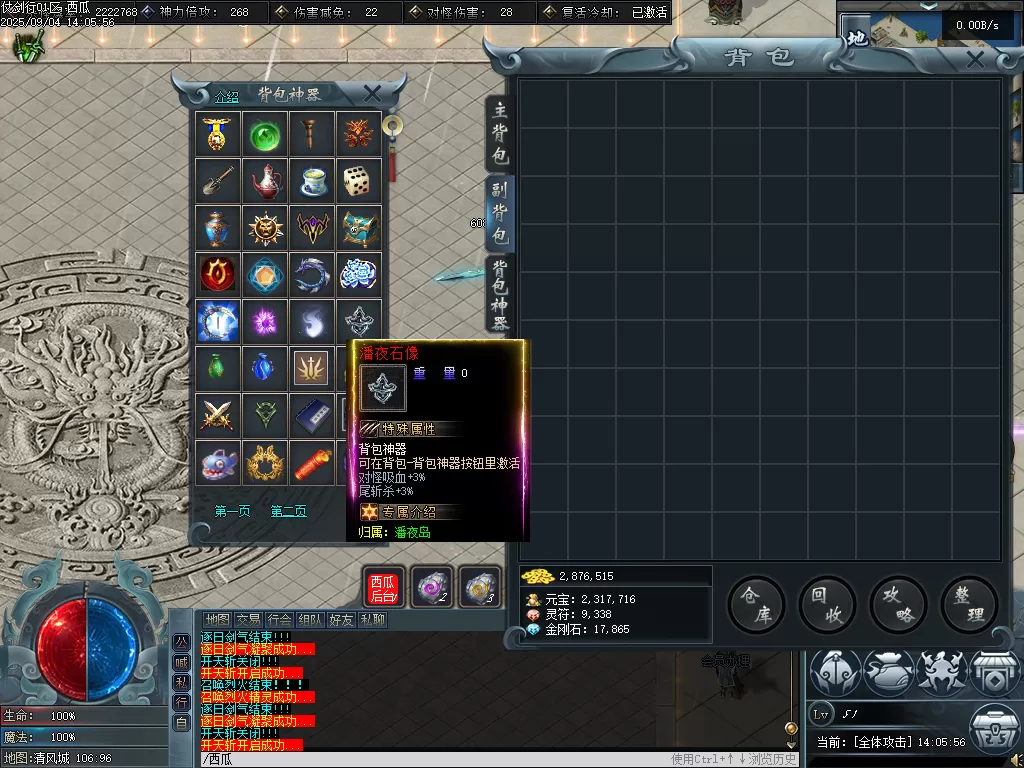Go to 第二页 of the artifacts

[x=289, y=511]
